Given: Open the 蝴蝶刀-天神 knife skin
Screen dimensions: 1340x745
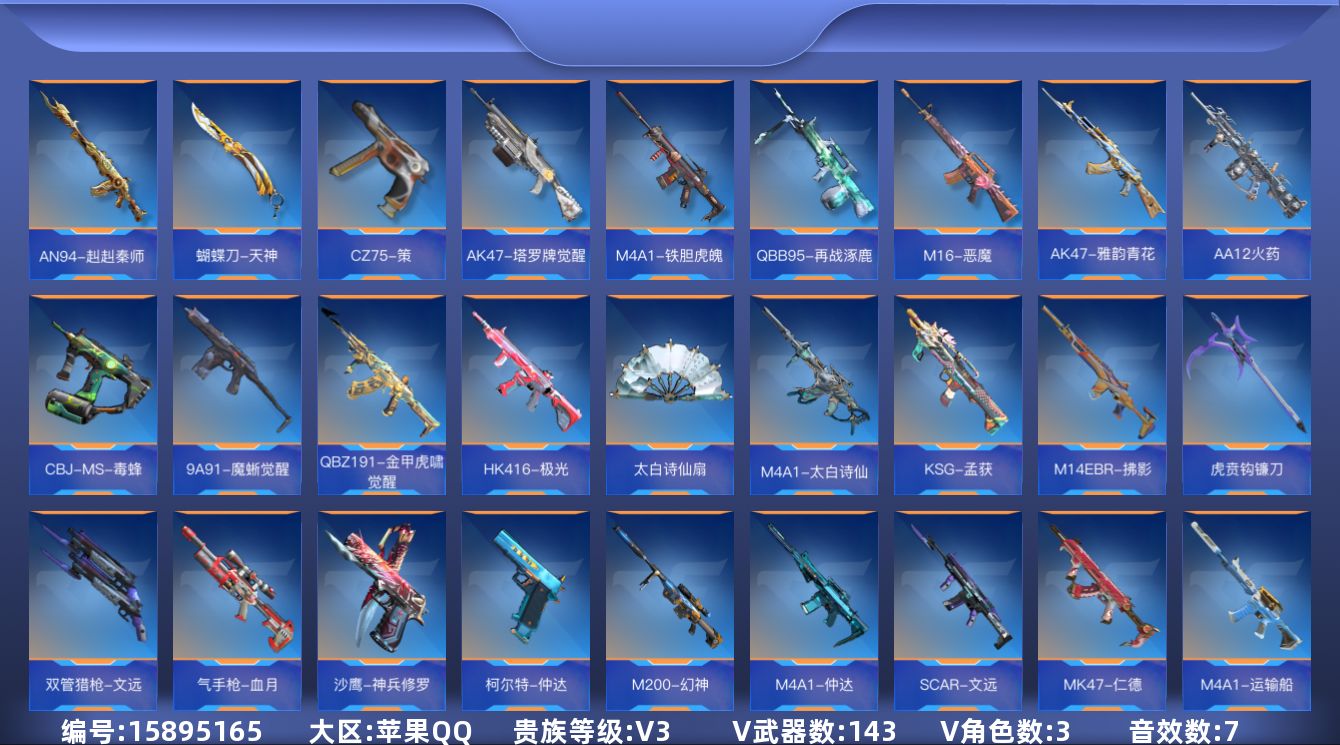Looking at the screenshot, I should point(237,170).
